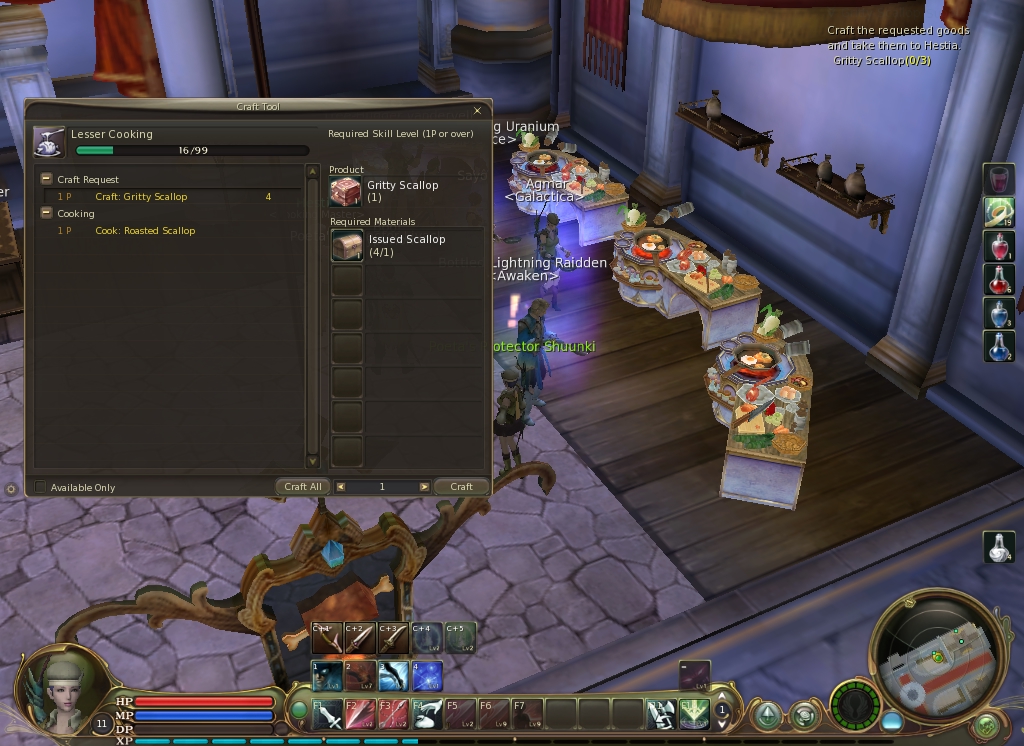This screenshot has height=746, width=1024.
Task: Close the Craft Tool window
Action: (x=477, y=111)
